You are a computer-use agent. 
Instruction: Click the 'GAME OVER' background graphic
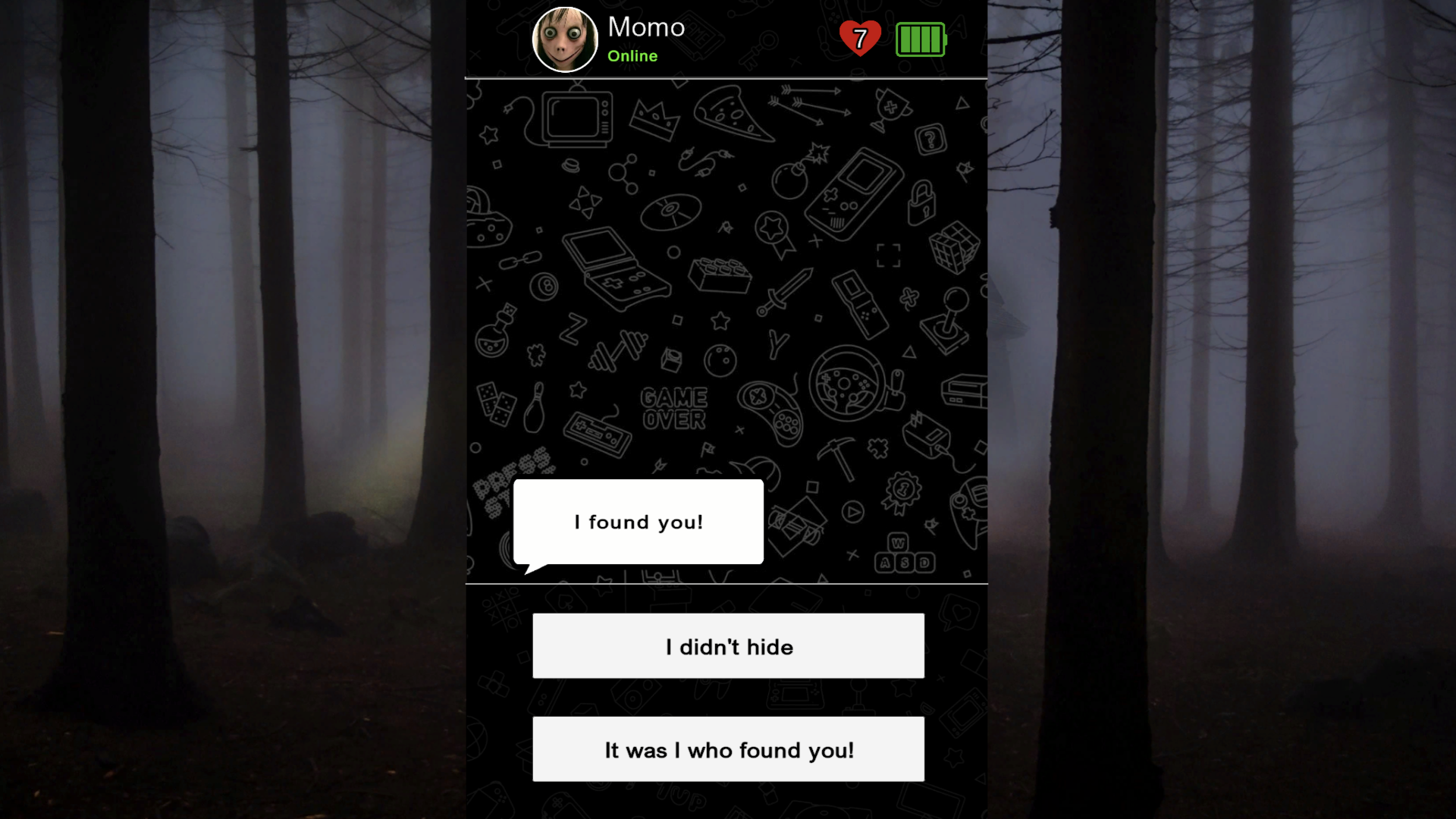[x=673, y=406]
